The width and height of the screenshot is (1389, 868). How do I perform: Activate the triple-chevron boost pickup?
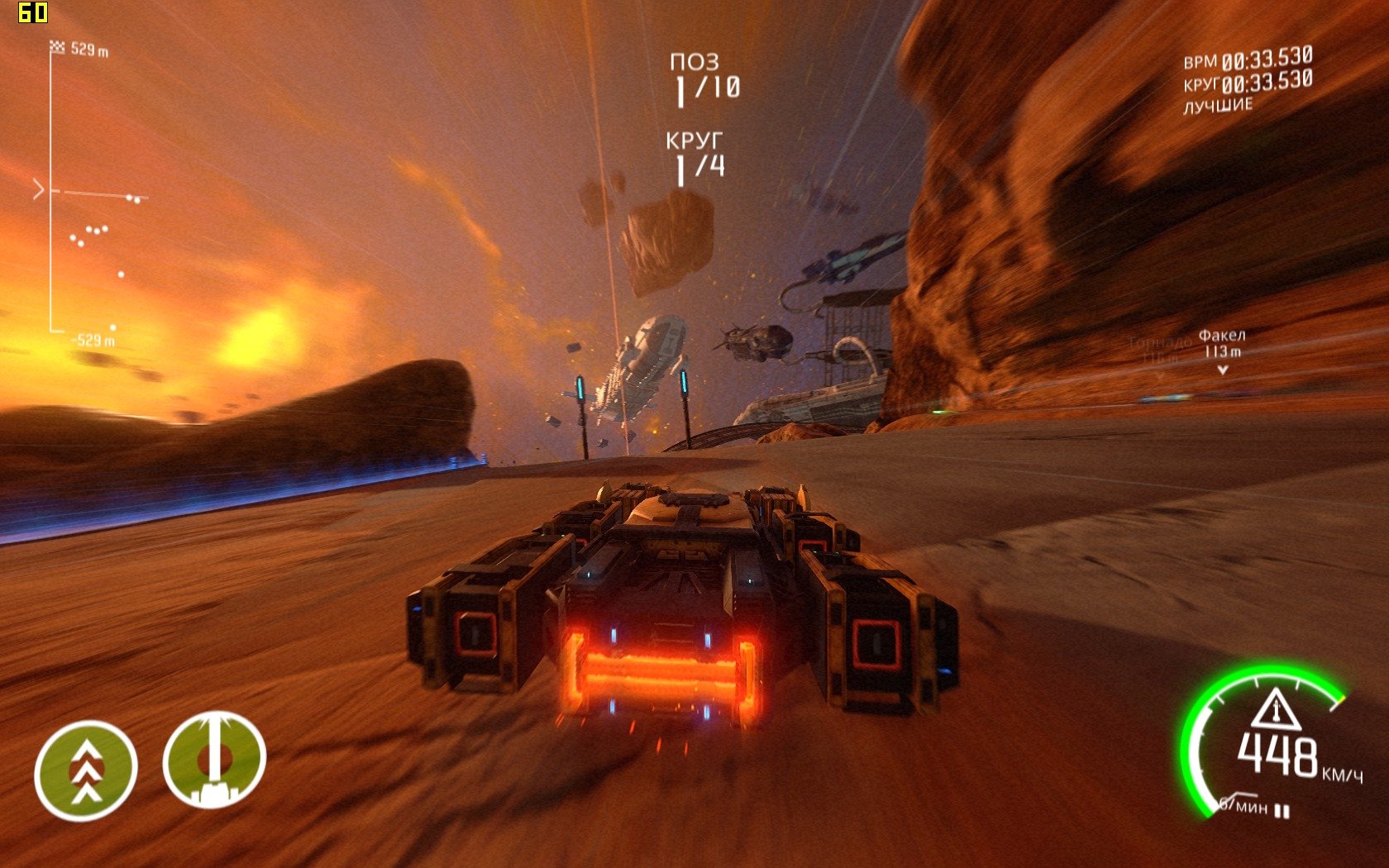coord(85,770)
